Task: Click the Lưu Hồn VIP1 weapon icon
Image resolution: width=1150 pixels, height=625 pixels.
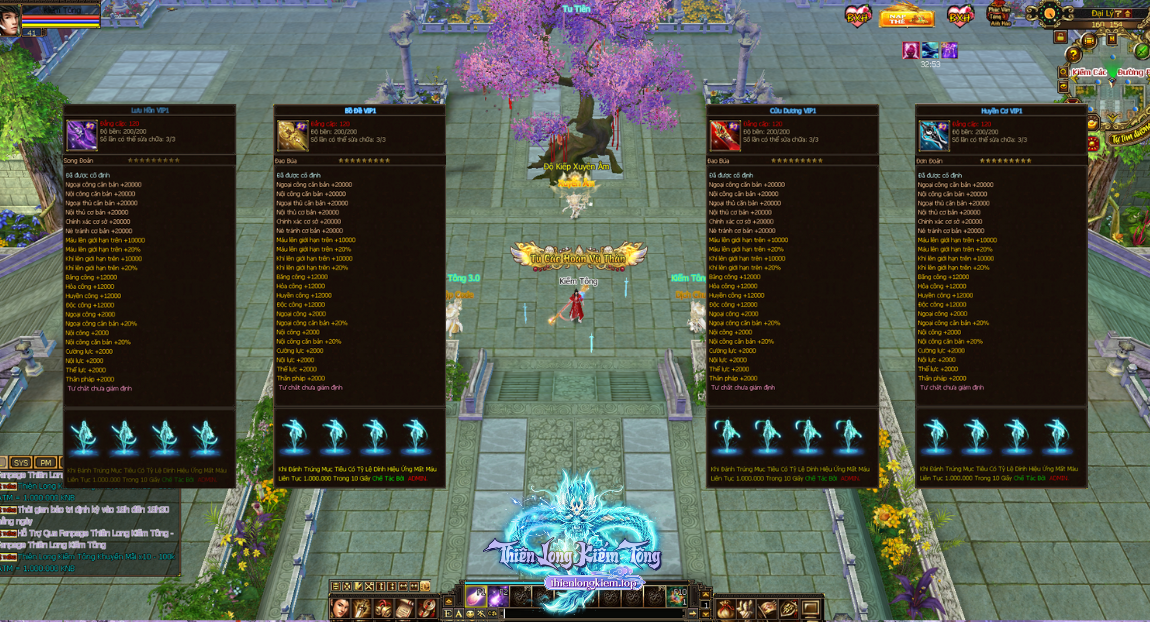Action: [x=81, y=134]
